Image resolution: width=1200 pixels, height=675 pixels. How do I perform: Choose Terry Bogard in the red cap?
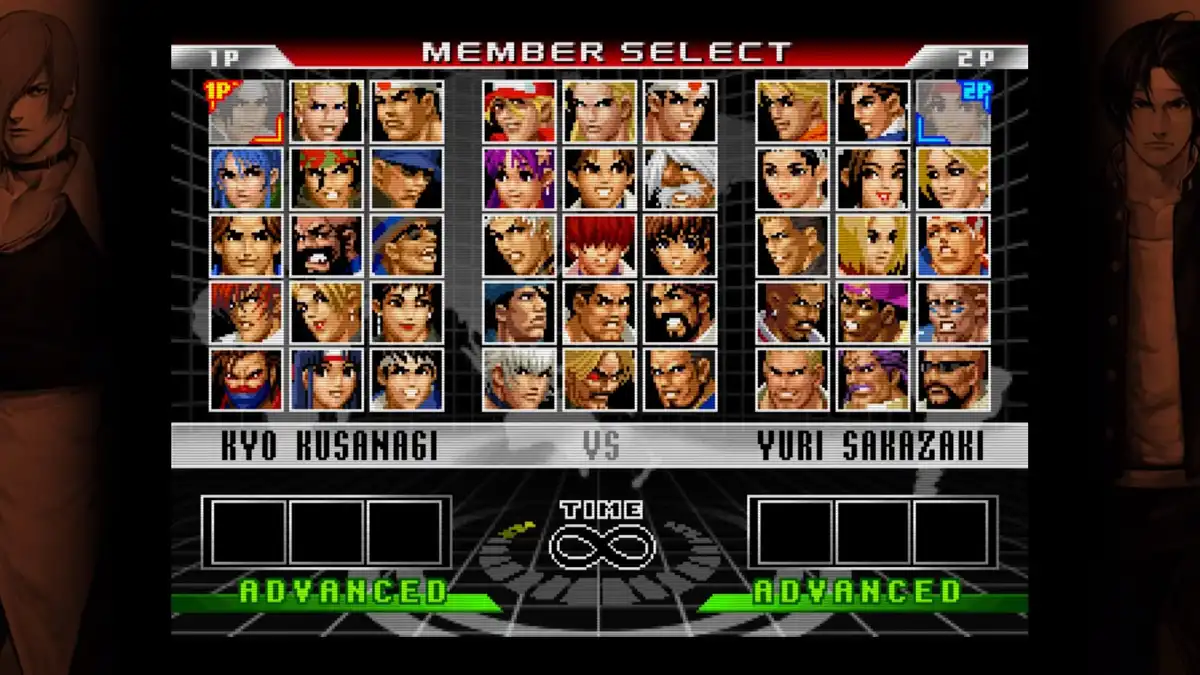[519, 111]
